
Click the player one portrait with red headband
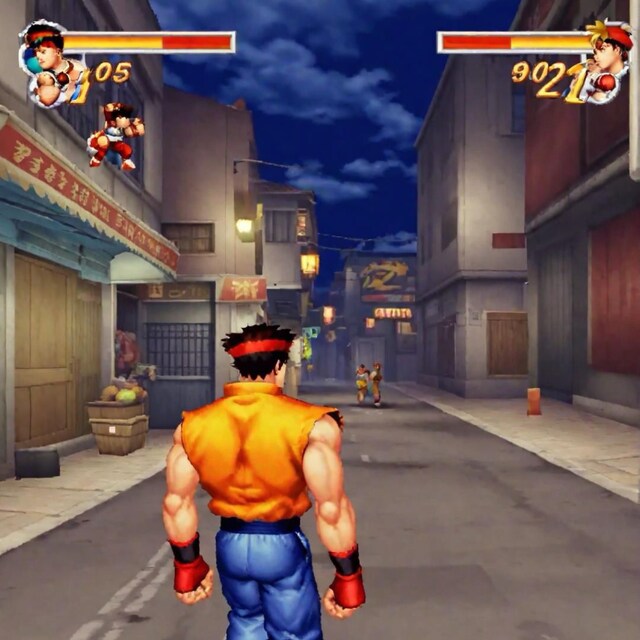(x=48, y=62)
